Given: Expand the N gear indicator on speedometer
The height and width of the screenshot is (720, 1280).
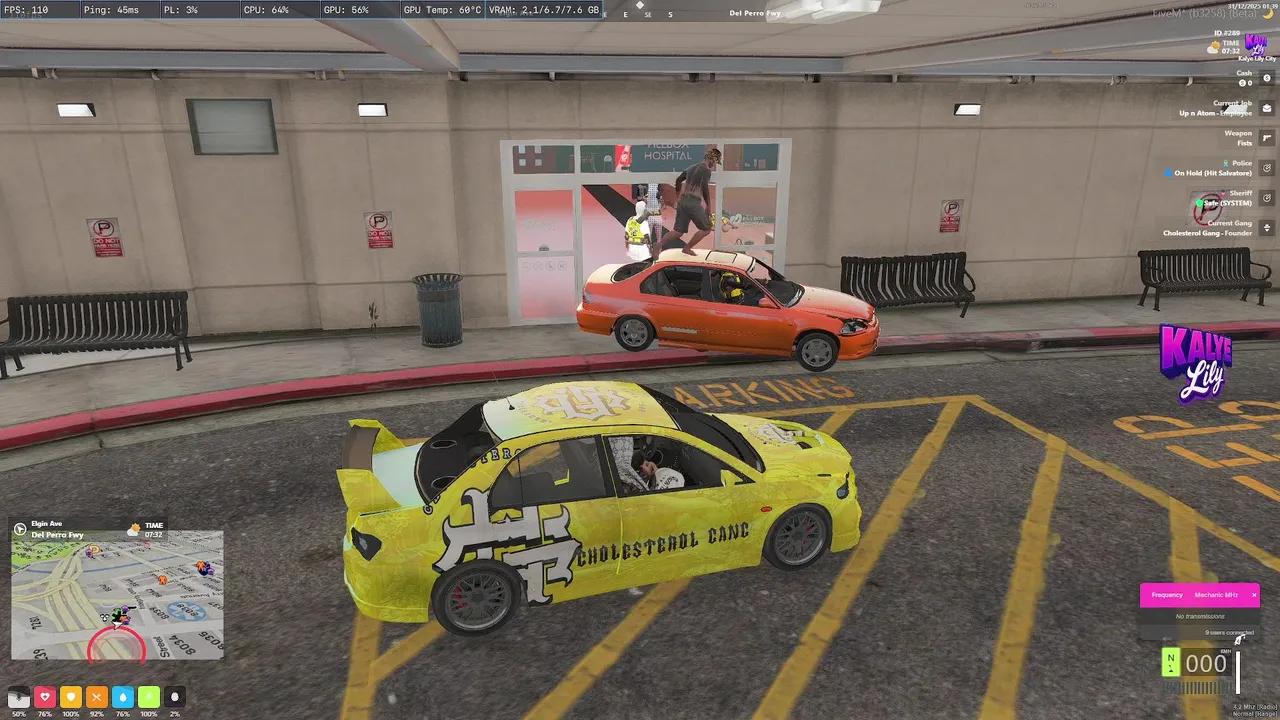Looking at the screenshot, I should [x=1171, y=662].
